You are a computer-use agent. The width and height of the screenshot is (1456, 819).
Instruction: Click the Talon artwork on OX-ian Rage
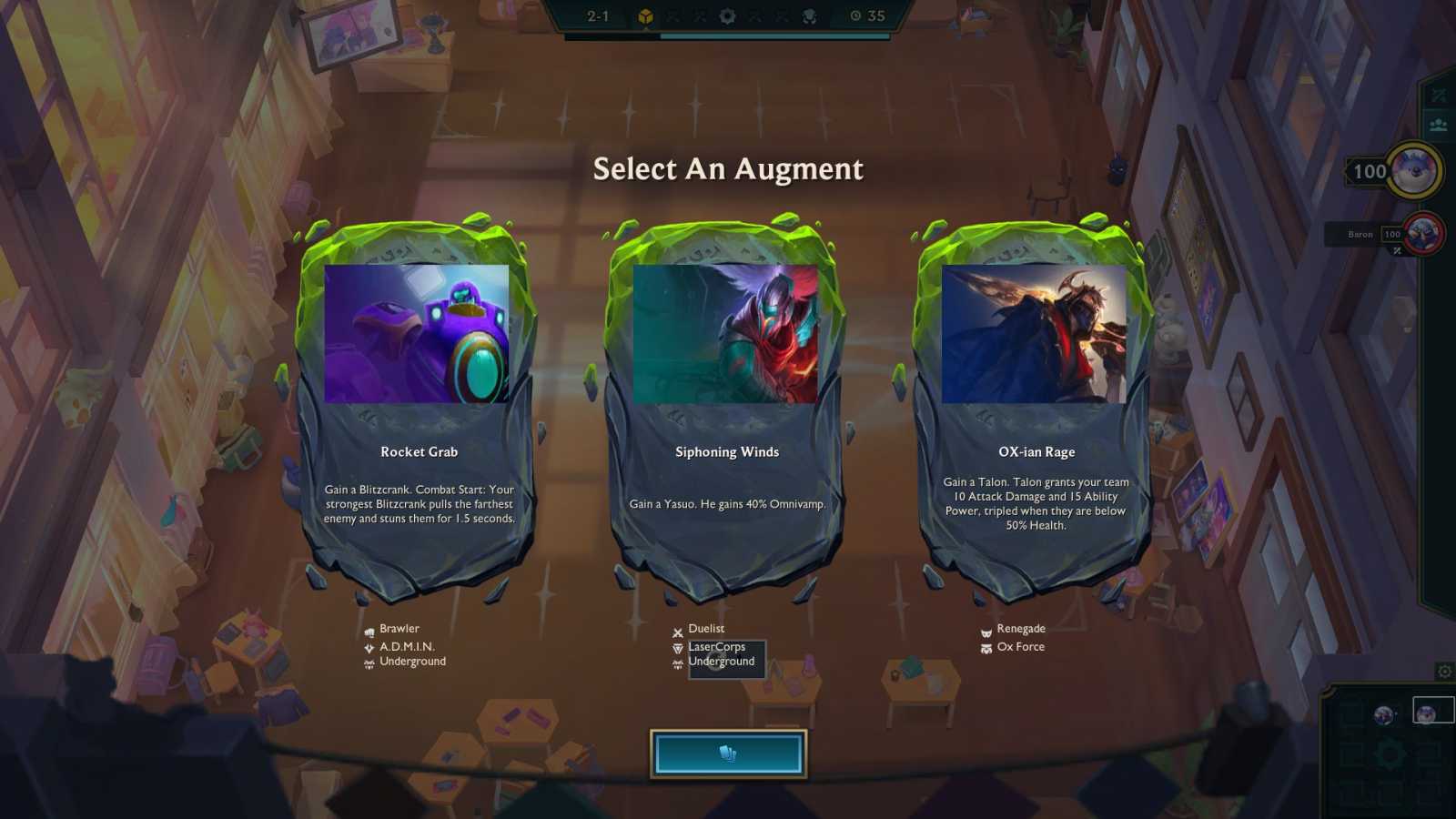(x=1035, y=334)
